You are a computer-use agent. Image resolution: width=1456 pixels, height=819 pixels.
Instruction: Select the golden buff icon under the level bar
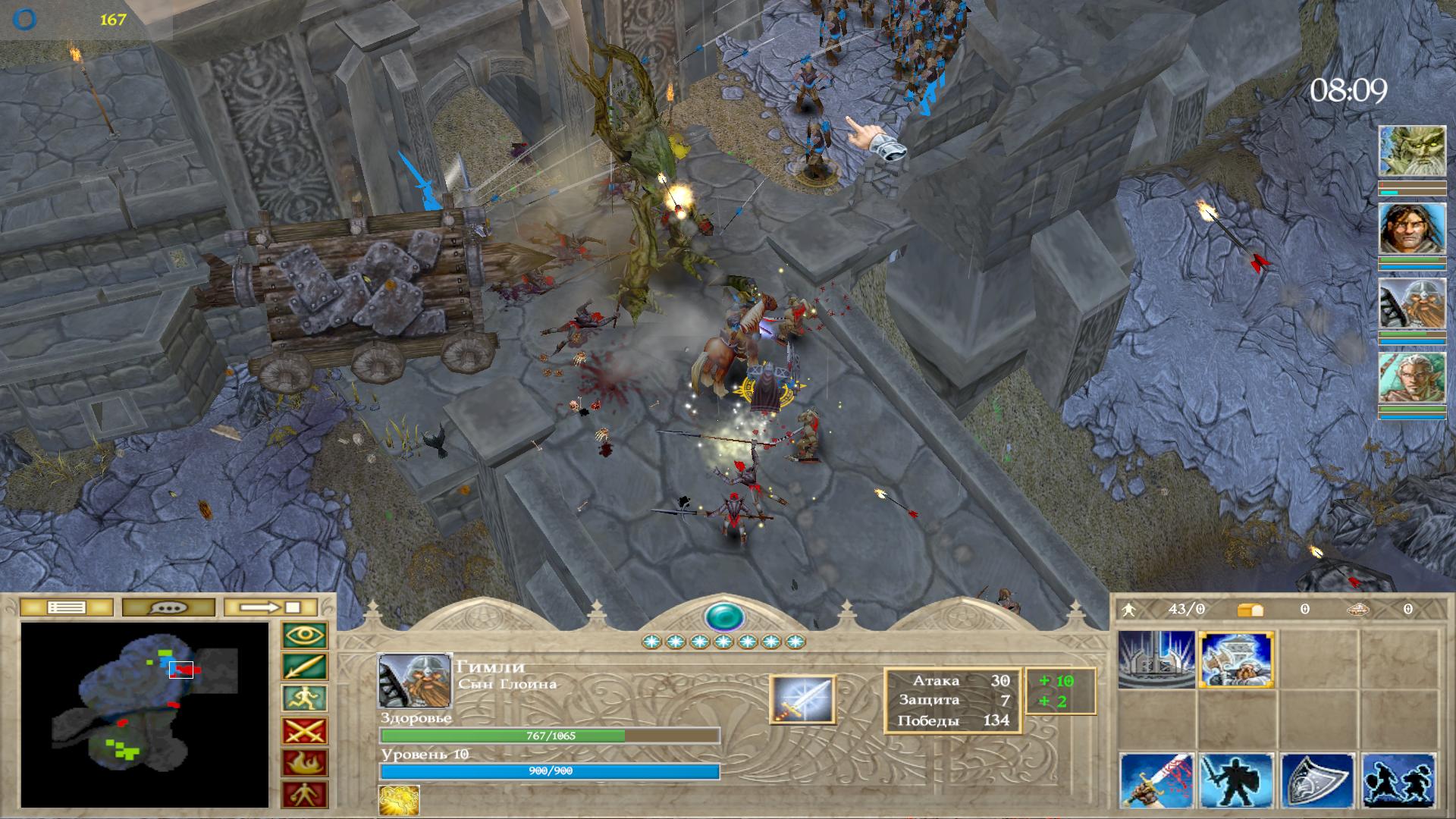coord(399,801)
